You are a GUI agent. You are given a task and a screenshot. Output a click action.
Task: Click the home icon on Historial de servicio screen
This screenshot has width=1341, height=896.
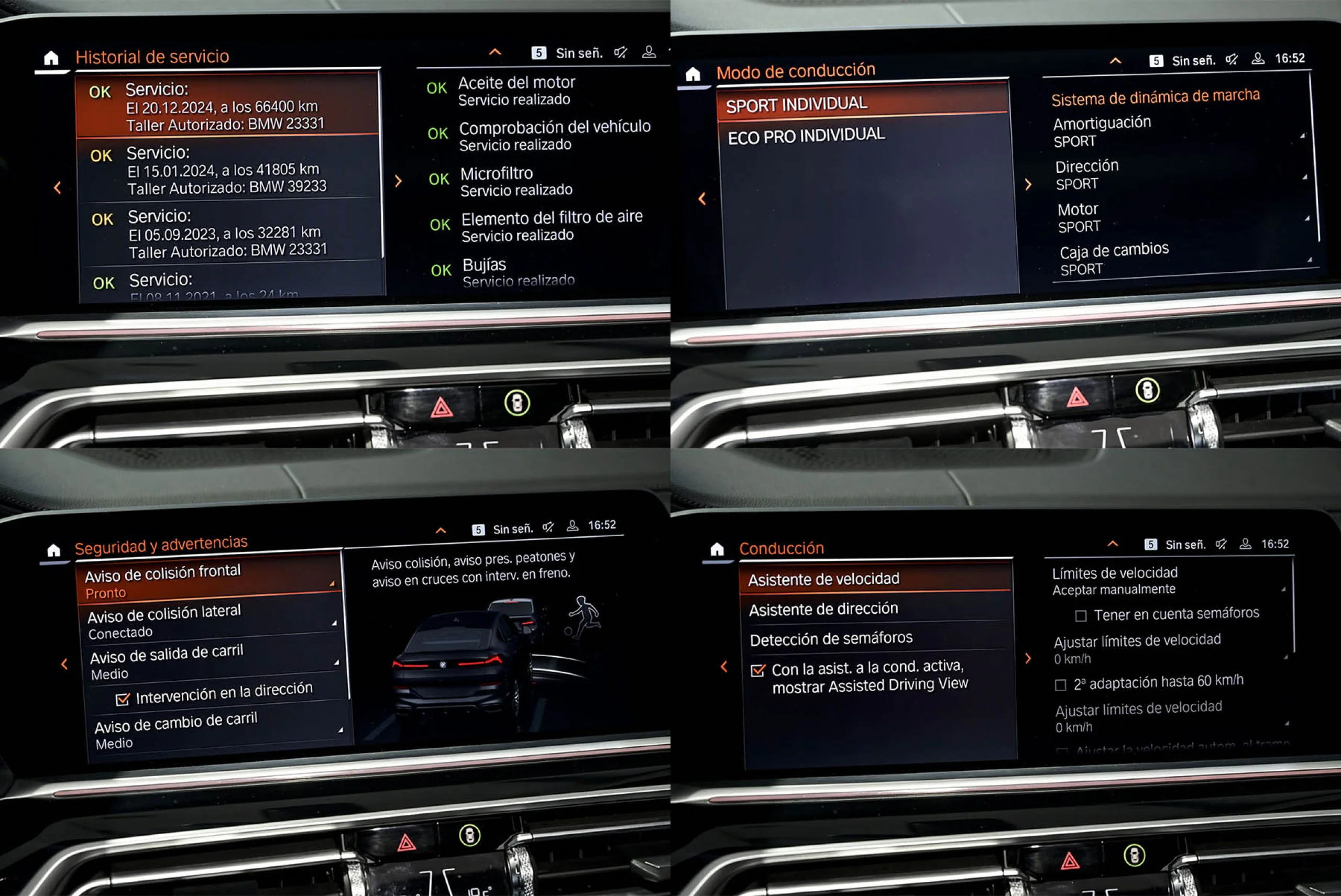point(51,56)
